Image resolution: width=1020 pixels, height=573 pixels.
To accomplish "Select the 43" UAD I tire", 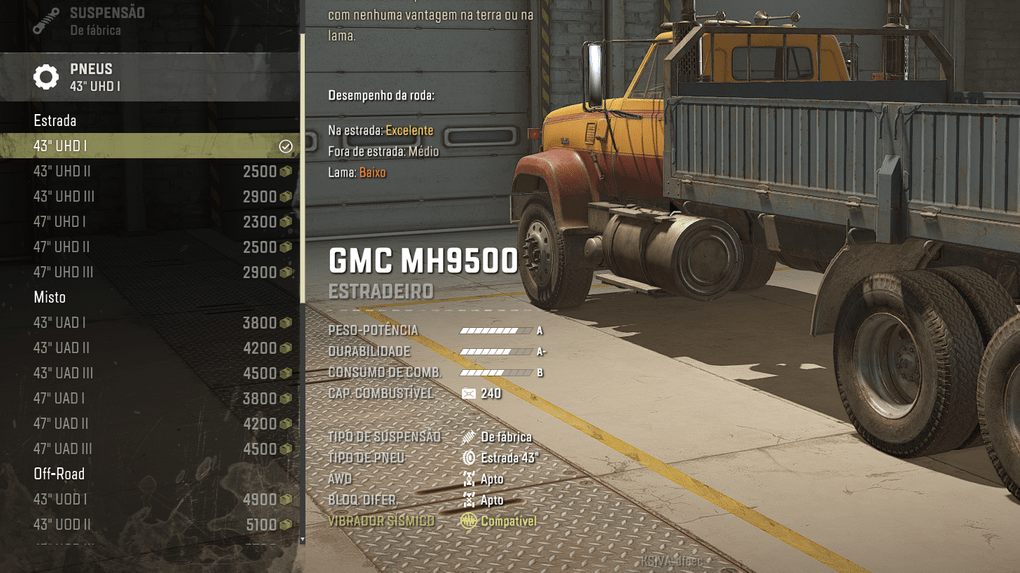I will (150, 323).
